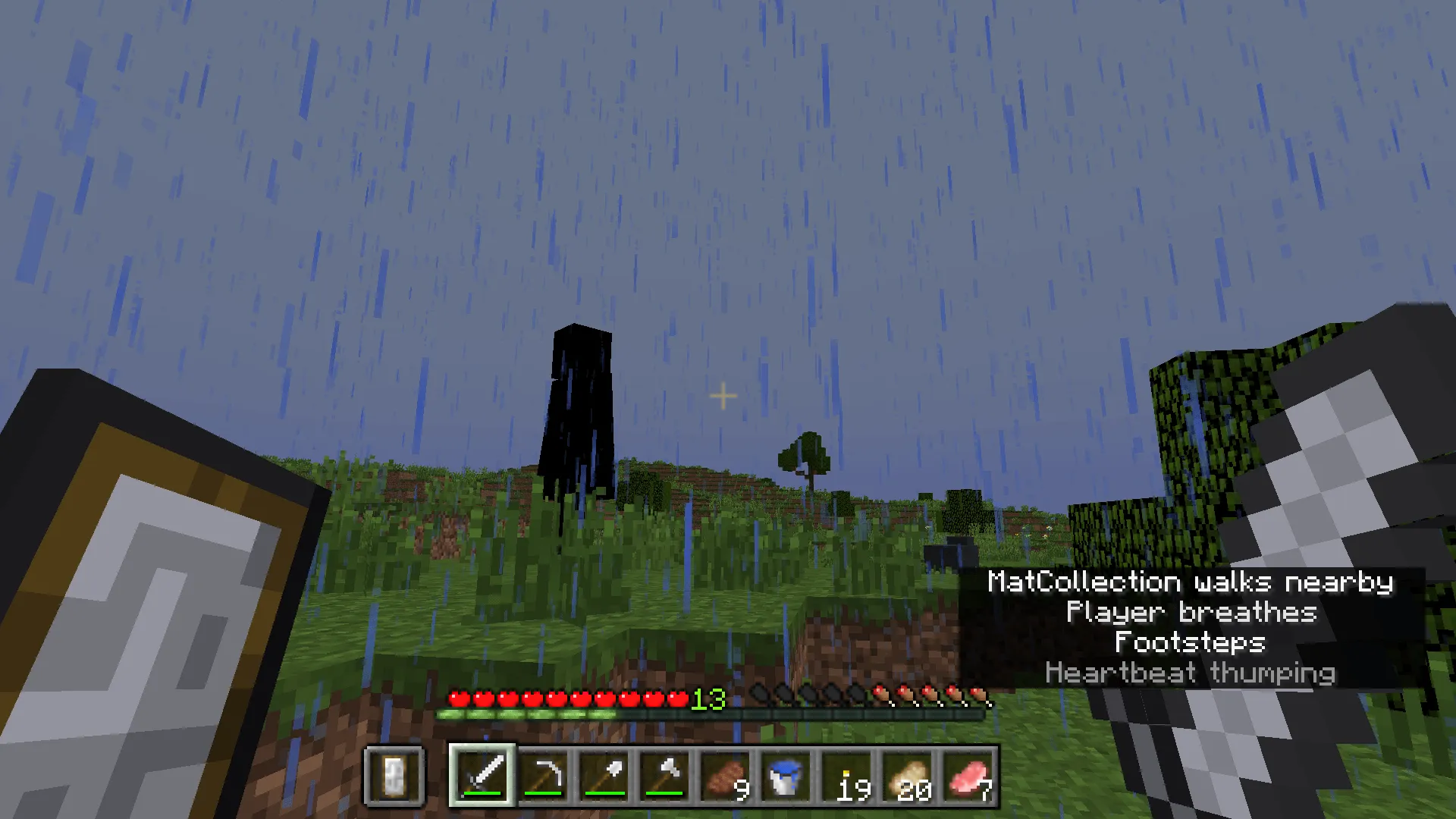Click the brown item stack of 9
This screenshot has width=1456, height=819.
pos(726,777)
